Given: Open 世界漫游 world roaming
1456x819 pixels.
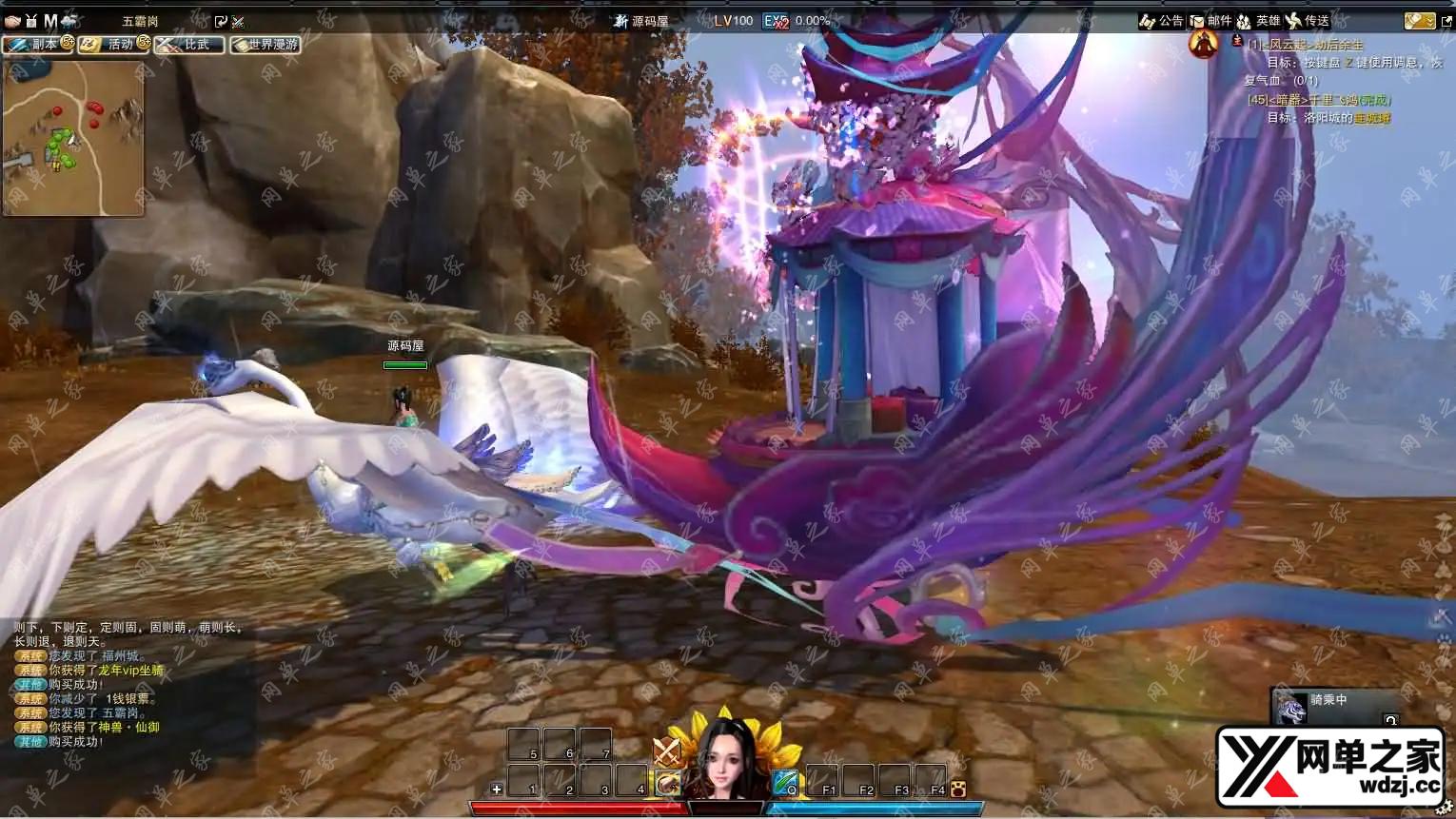Looking at the screenshot, I should coord(265,45).
